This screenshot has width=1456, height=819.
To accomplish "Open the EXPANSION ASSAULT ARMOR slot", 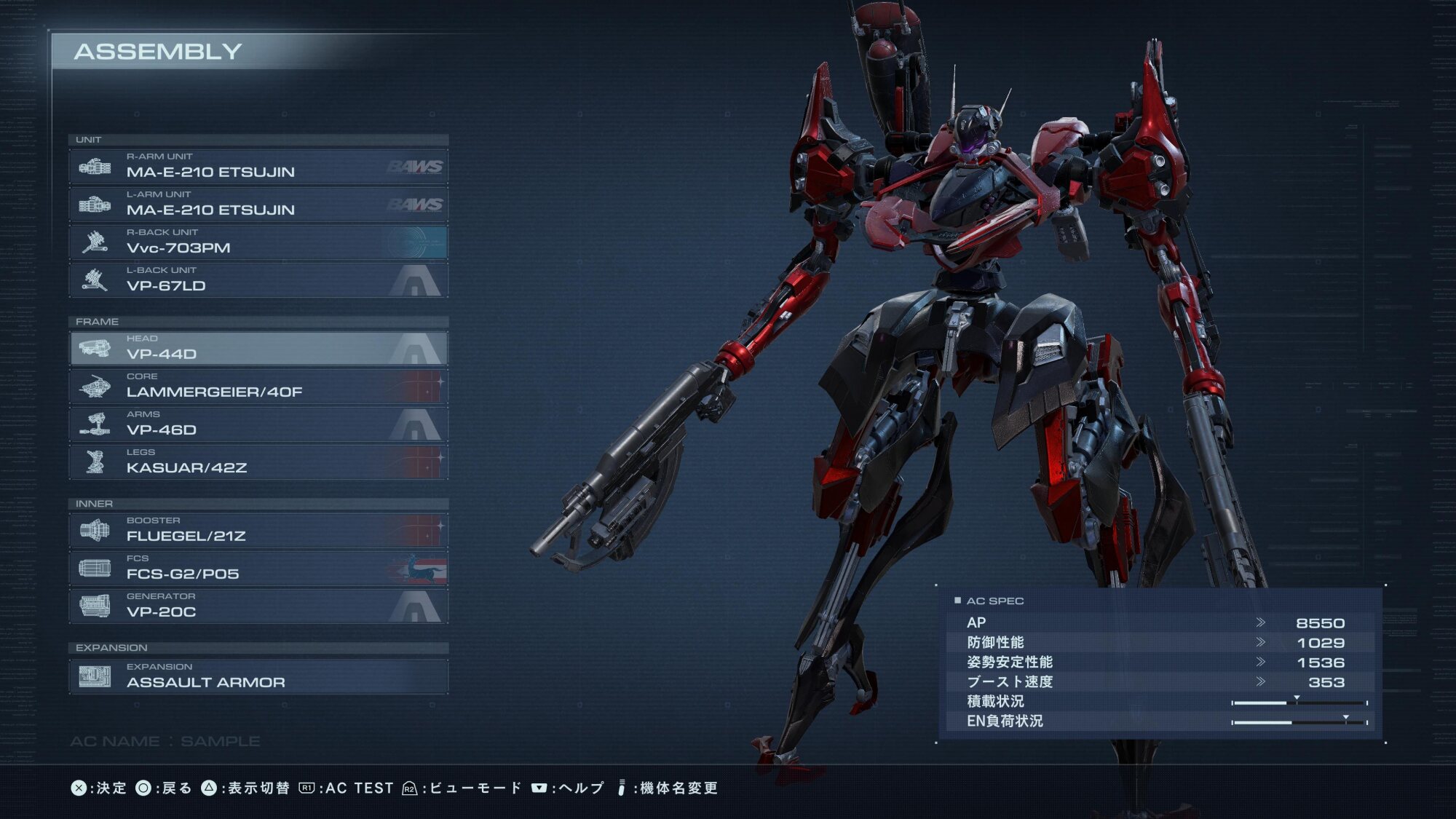I will point(258,676).
